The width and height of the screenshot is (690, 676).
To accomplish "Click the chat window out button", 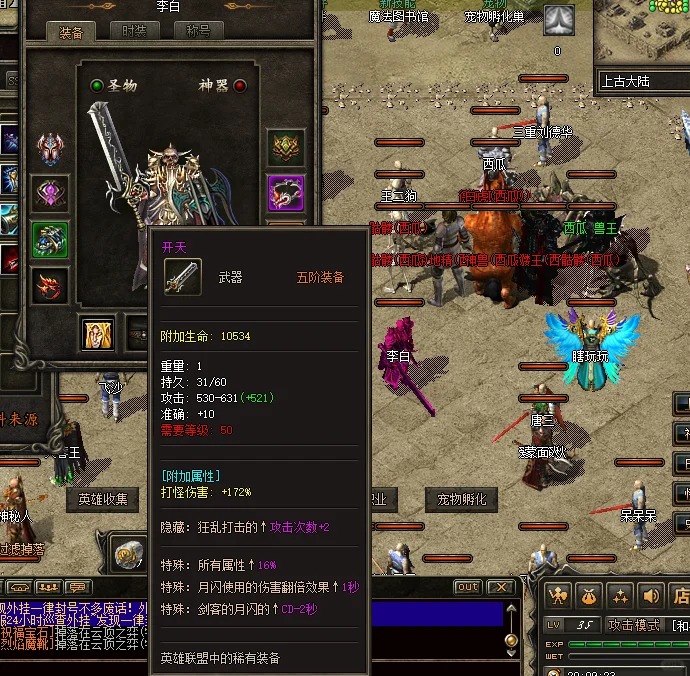I will coord(467,587).
